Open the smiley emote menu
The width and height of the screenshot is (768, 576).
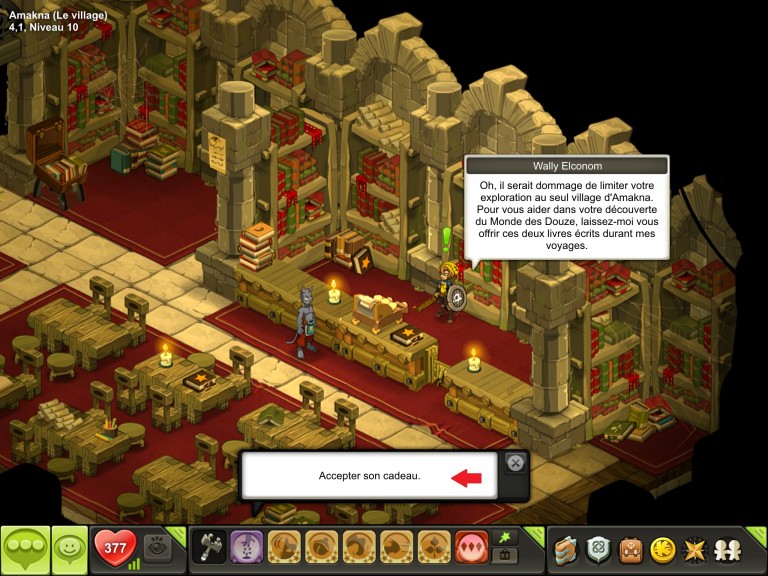click(x=70, y=550)
